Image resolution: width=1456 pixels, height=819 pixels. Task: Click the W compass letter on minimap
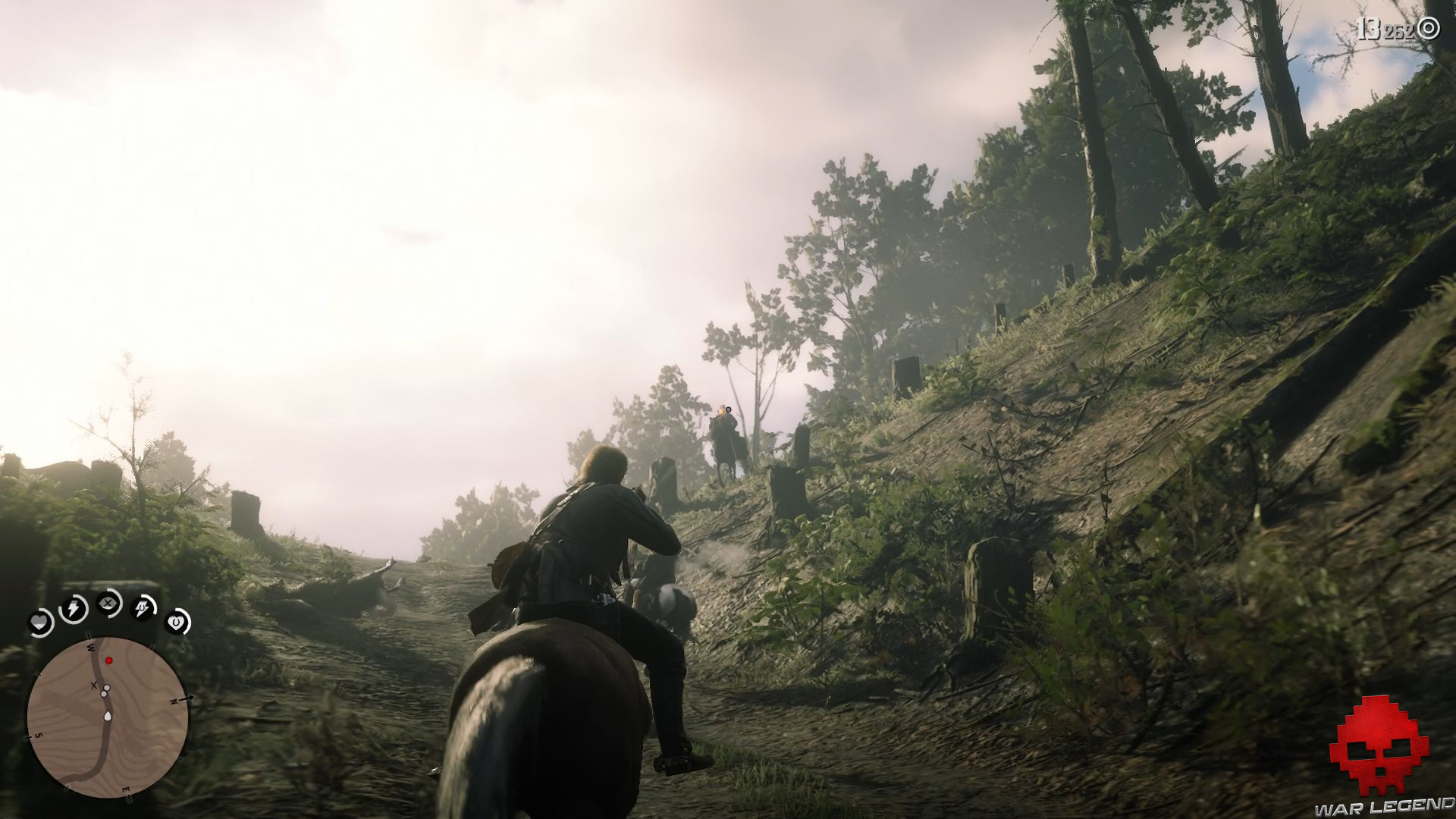90,647
